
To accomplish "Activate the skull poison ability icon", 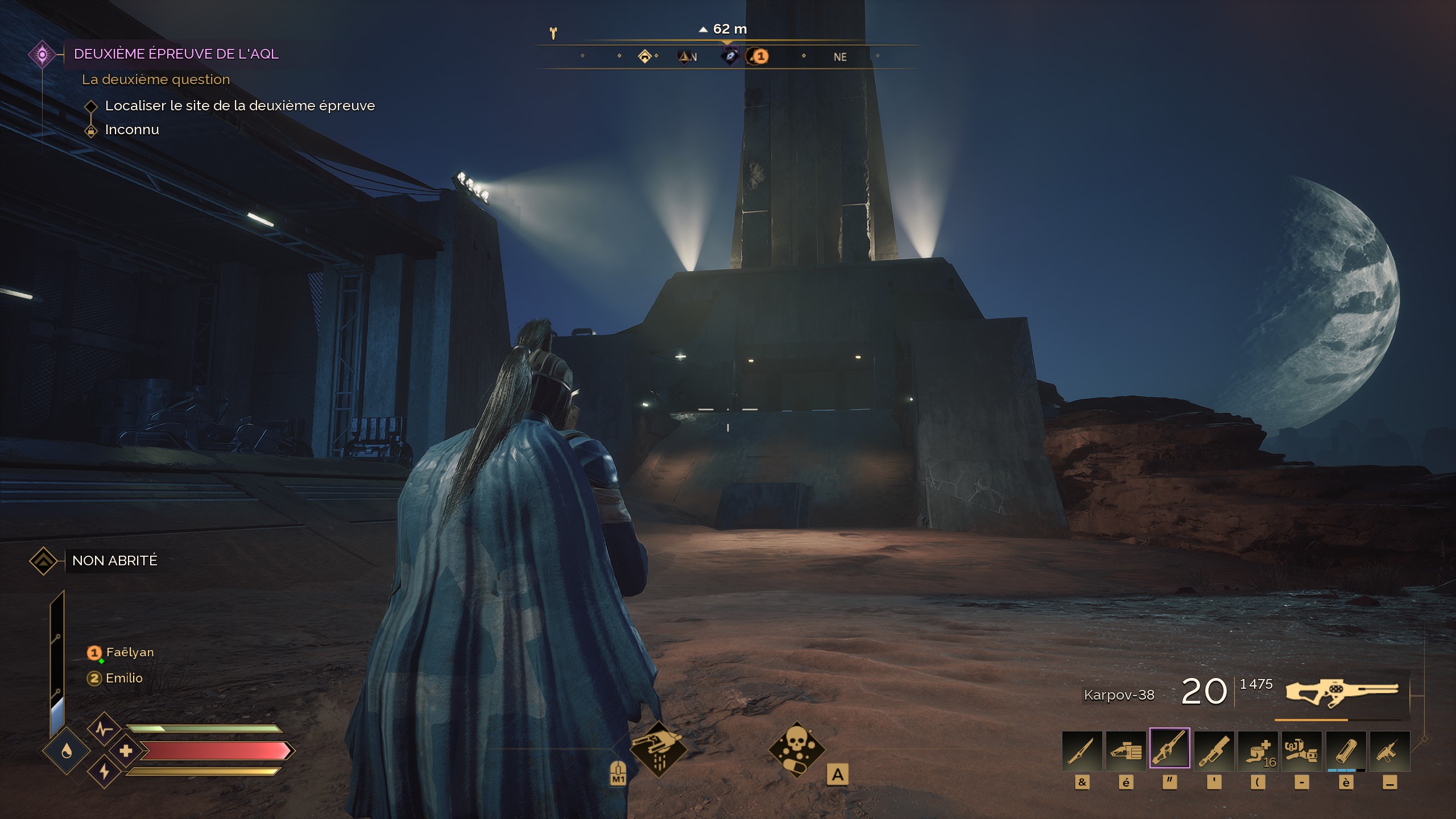I will [x=796, y=749].
